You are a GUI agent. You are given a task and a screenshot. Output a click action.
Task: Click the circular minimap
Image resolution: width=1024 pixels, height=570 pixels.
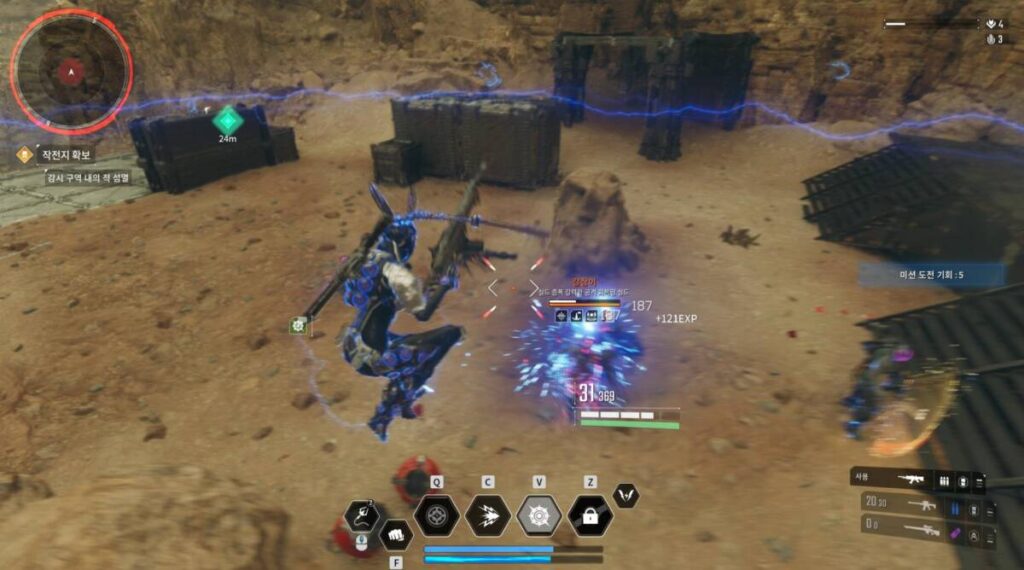coord(70,72)
